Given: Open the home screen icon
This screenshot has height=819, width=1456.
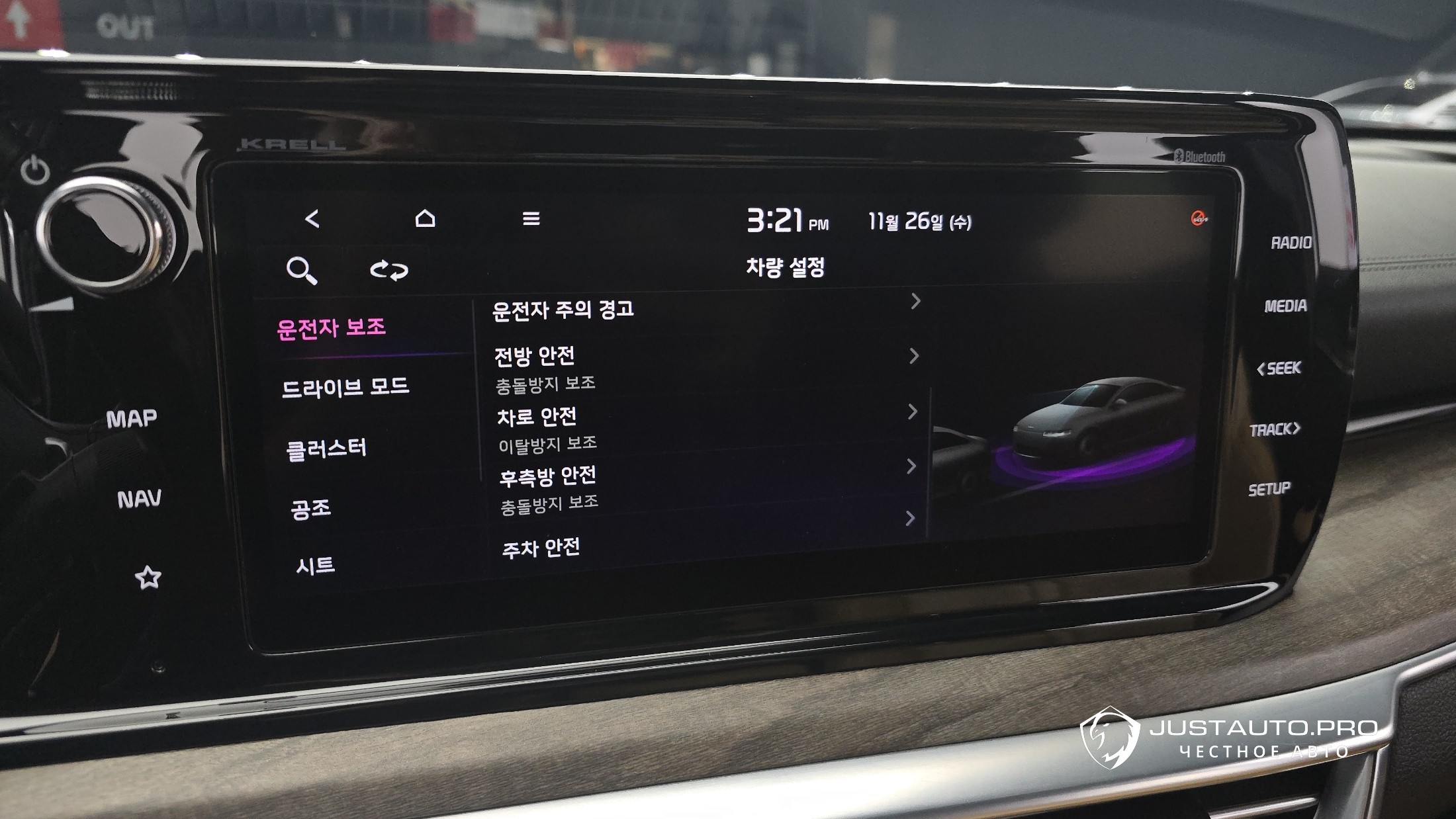Looking at the screenshot, I should 425,218.
